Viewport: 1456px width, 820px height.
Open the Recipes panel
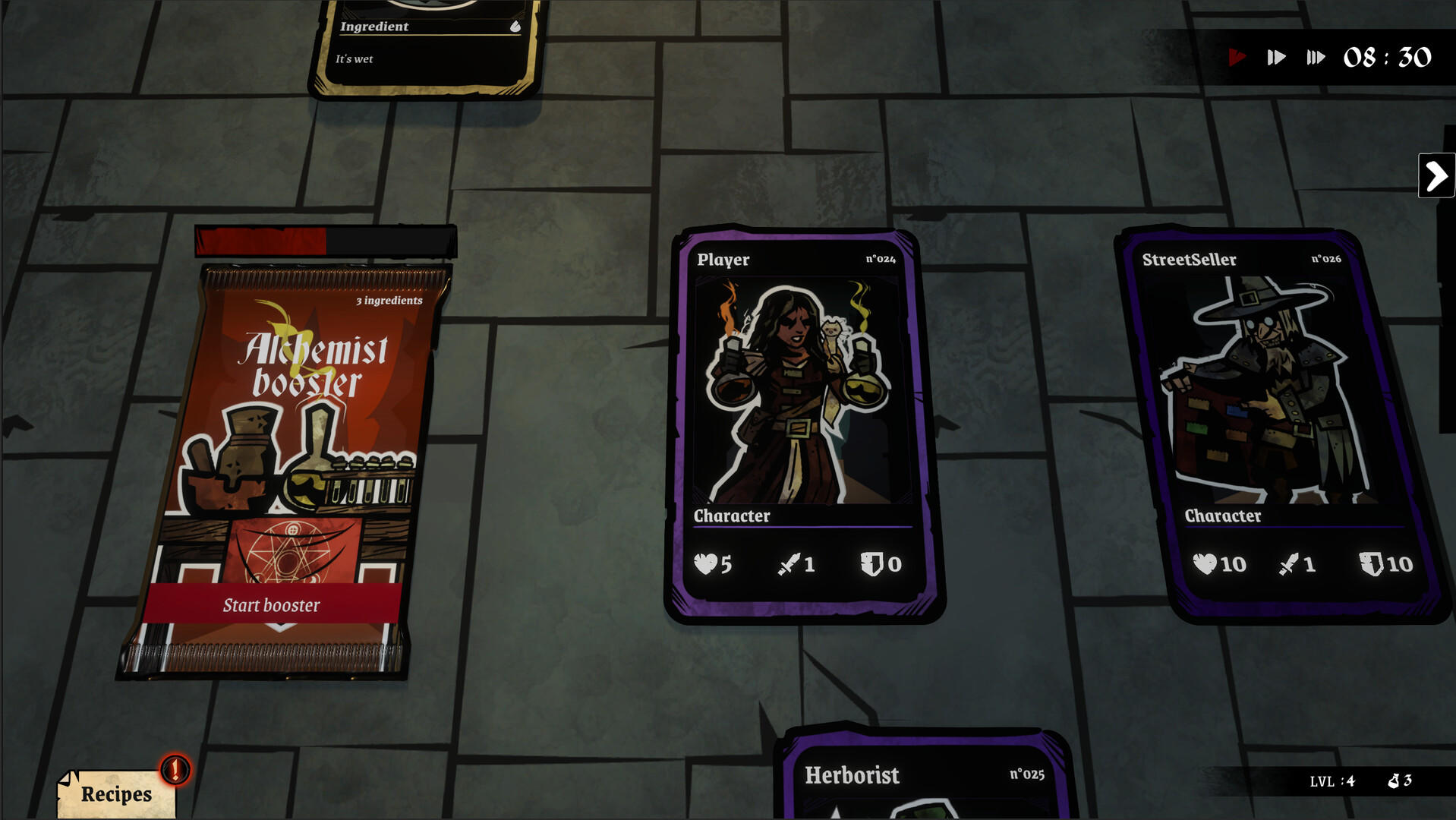115,795
